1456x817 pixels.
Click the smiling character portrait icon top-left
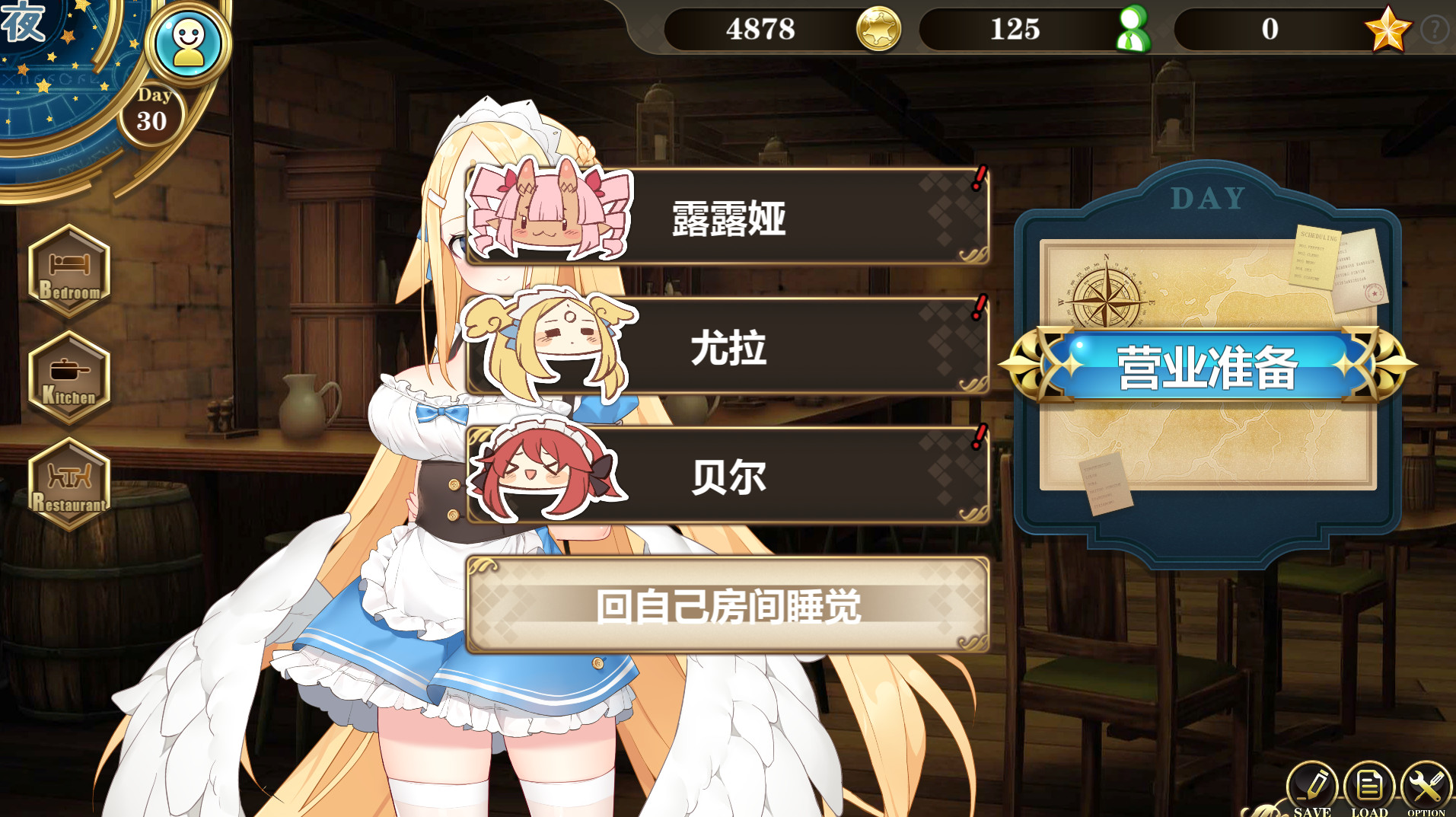tap(189, 42)
